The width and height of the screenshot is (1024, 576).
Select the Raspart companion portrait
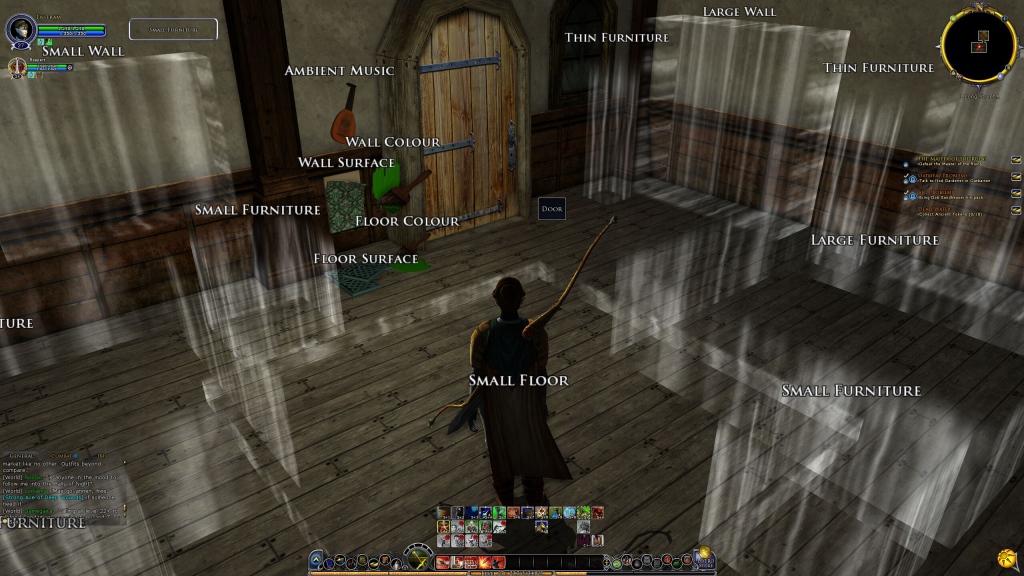click(x=17, y=68)
